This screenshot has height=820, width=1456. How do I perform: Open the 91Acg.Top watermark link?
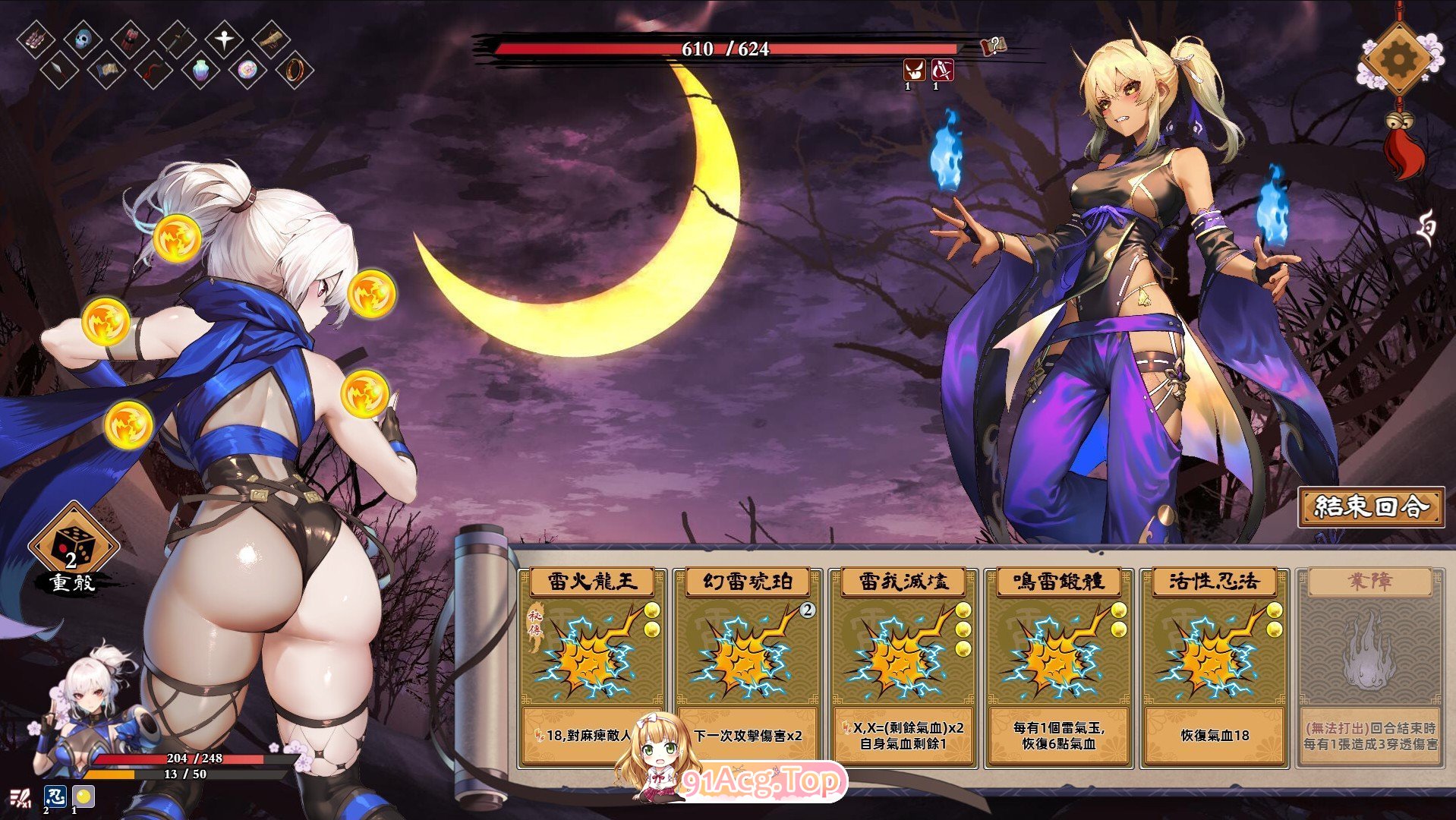click(x=761, y=781)
